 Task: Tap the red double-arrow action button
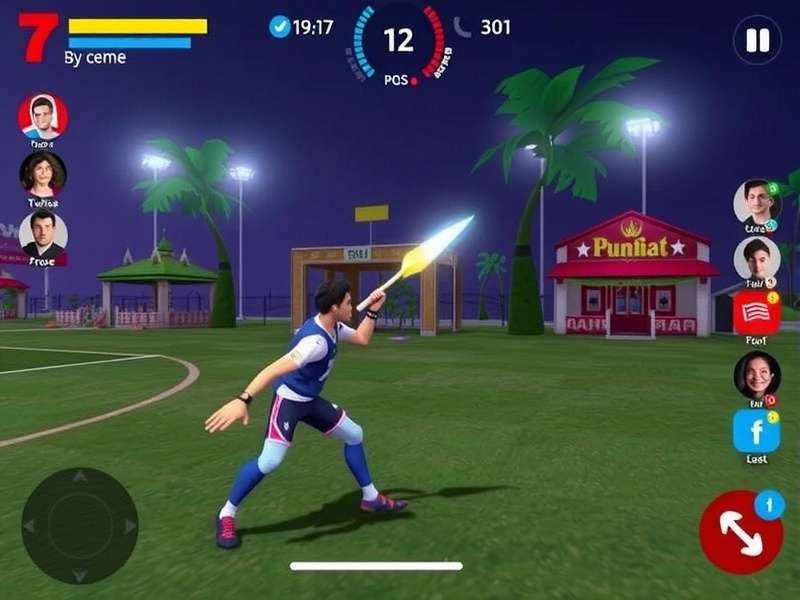(741, 531)
